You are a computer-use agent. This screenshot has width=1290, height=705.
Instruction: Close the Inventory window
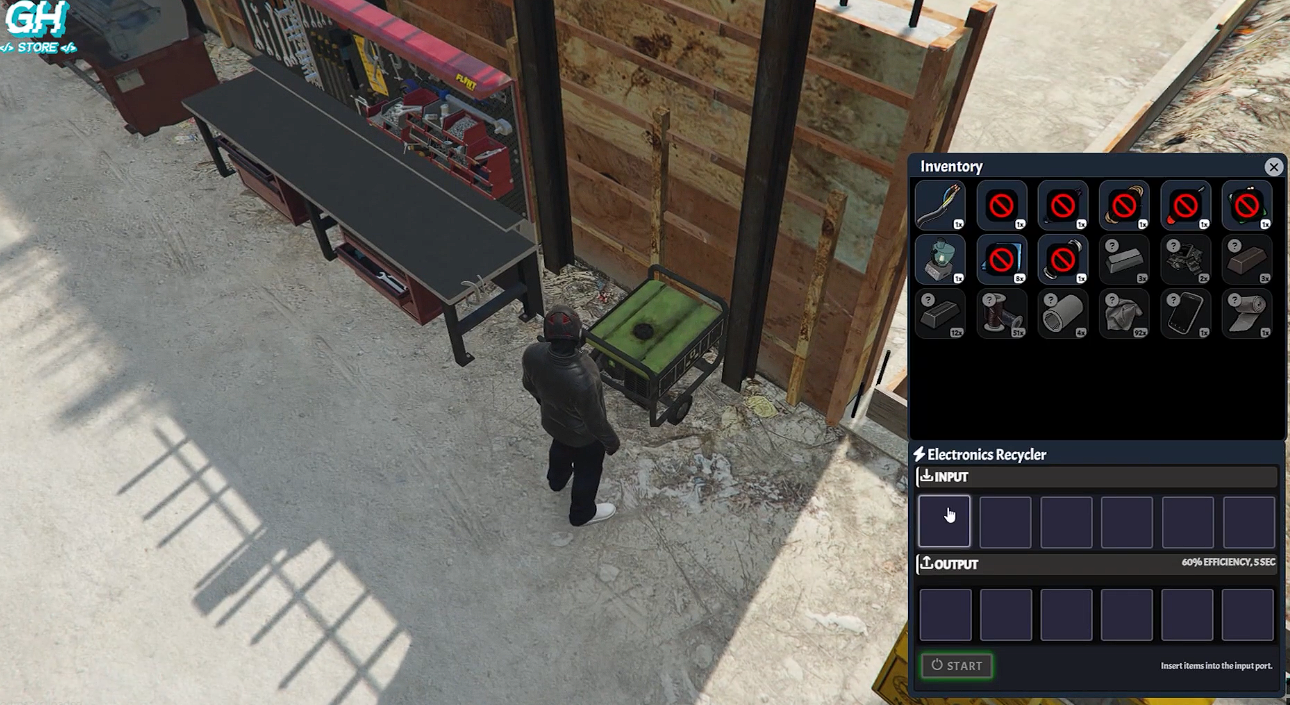[x=1273, y=167]
